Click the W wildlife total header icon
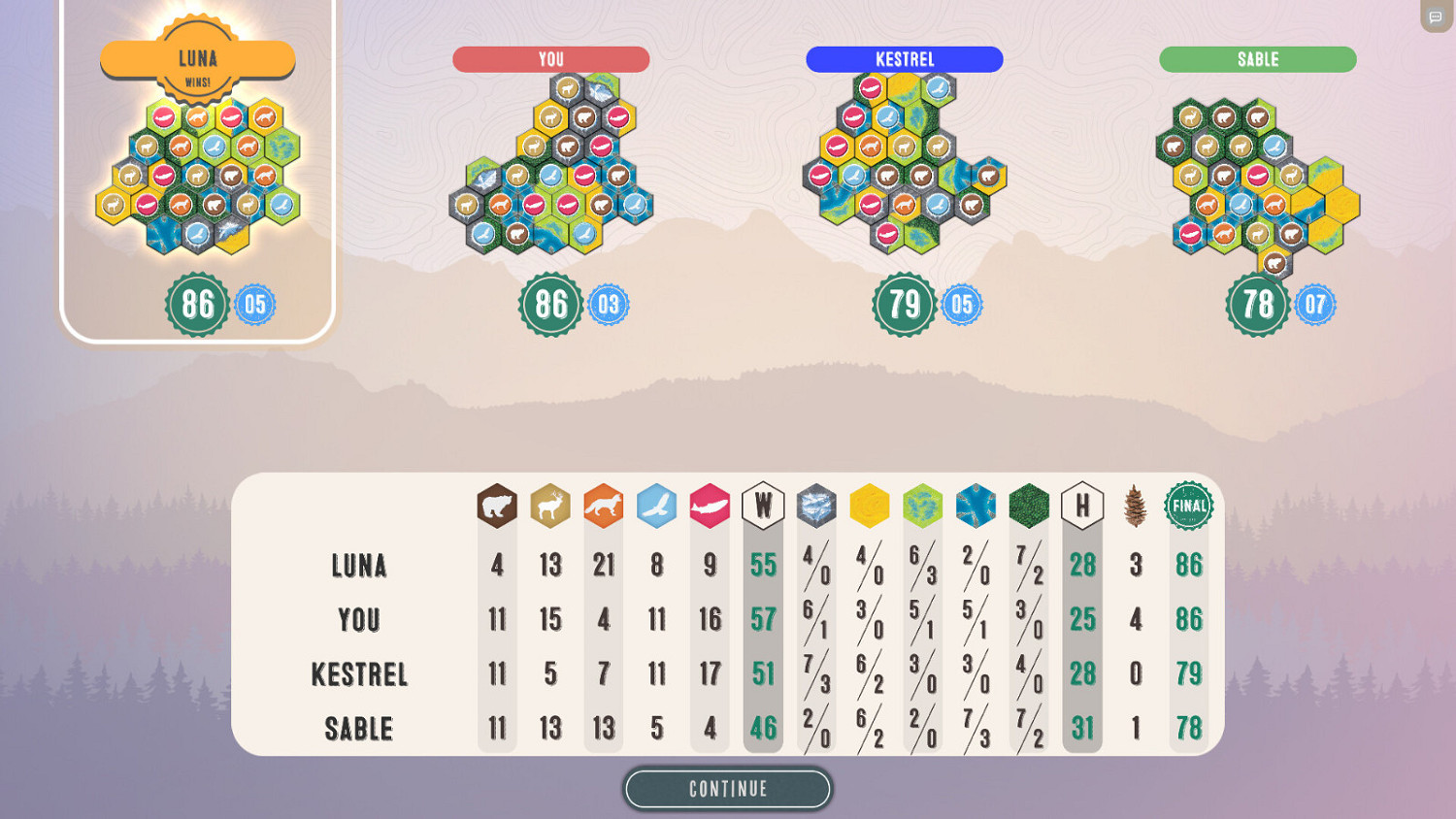Viewport: 1456px width, 819px height. (763, 505)
